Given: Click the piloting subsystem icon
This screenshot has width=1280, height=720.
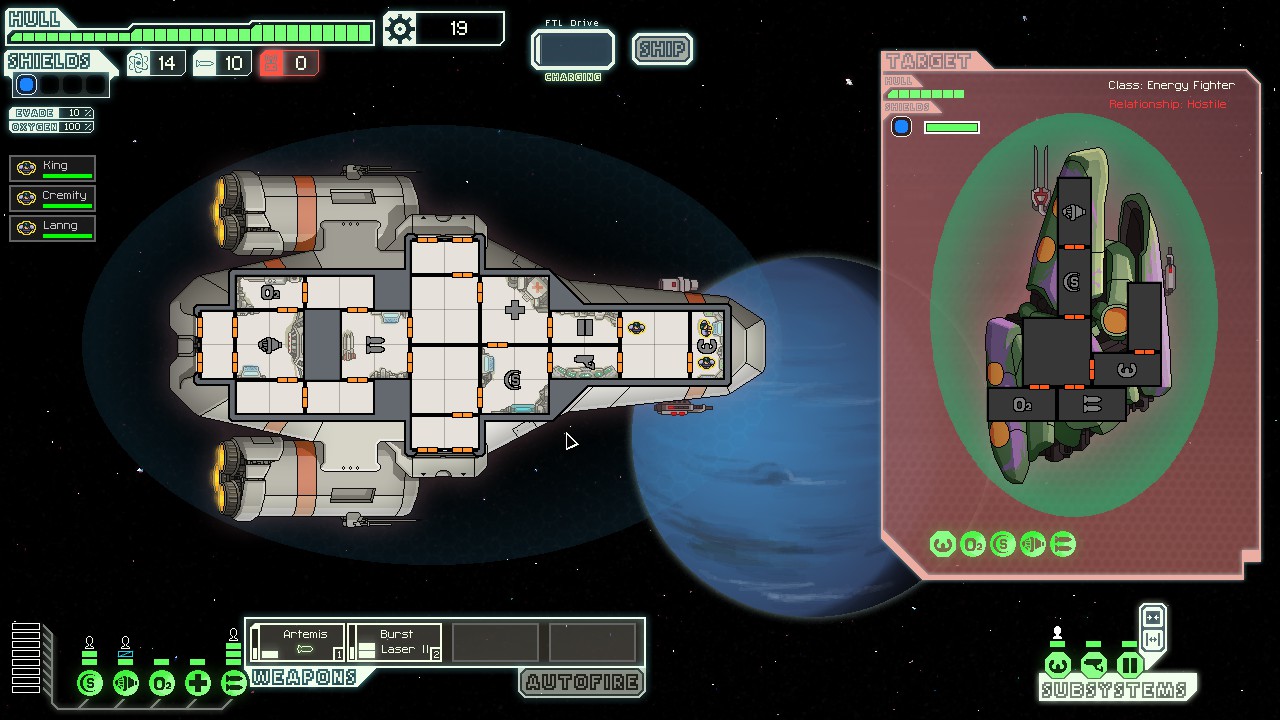Looking at the screenshot, I should point(1057,665).
